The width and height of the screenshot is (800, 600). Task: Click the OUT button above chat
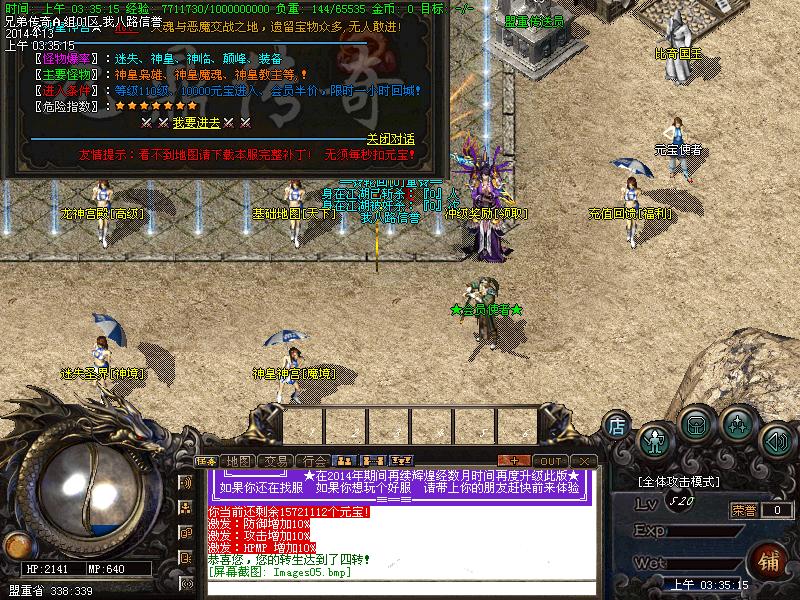coord(550,461)
